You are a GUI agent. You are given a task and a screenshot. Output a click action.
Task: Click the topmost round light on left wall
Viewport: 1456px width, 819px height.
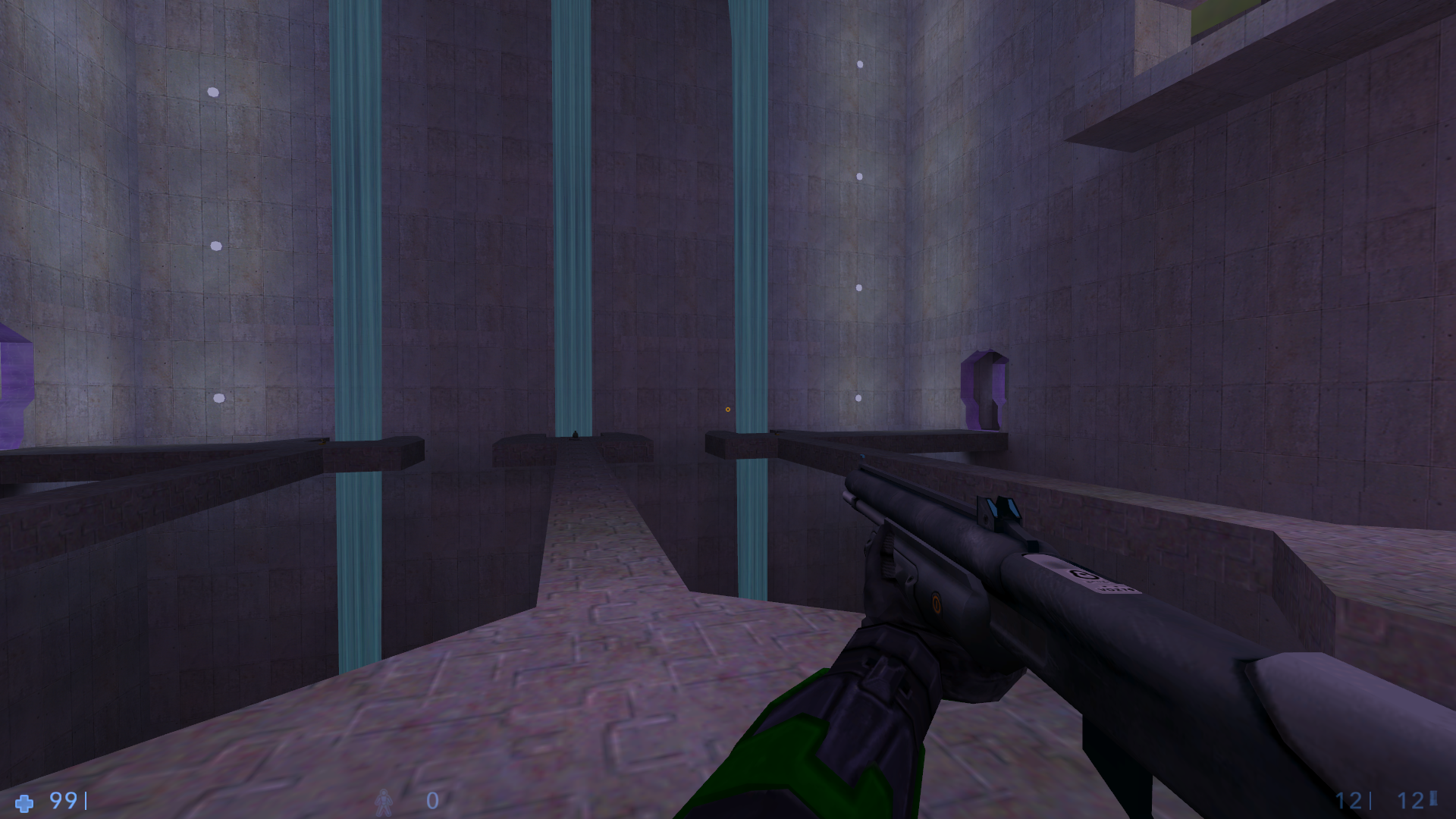pos(212,91)
